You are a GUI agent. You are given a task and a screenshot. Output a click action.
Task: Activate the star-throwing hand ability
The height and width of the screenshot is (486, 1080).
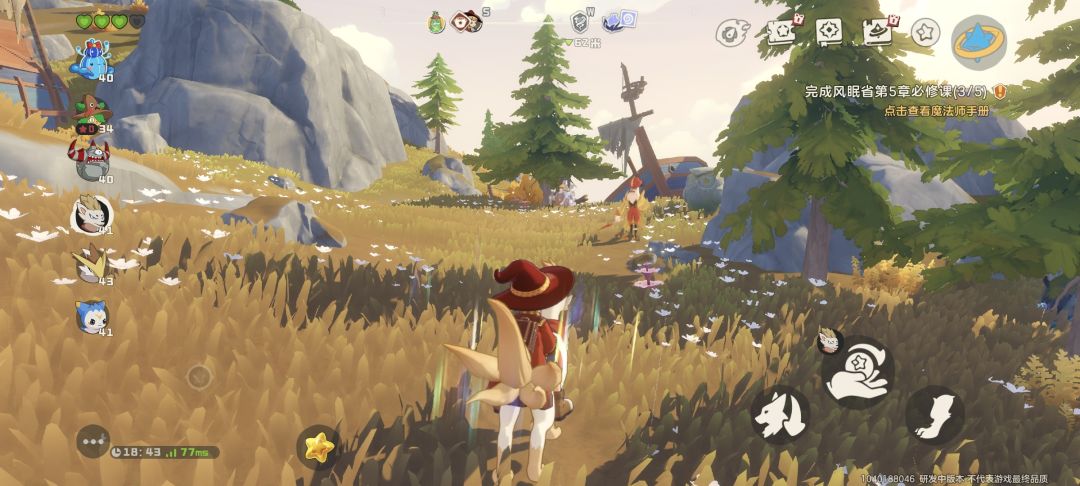[857, 372]
